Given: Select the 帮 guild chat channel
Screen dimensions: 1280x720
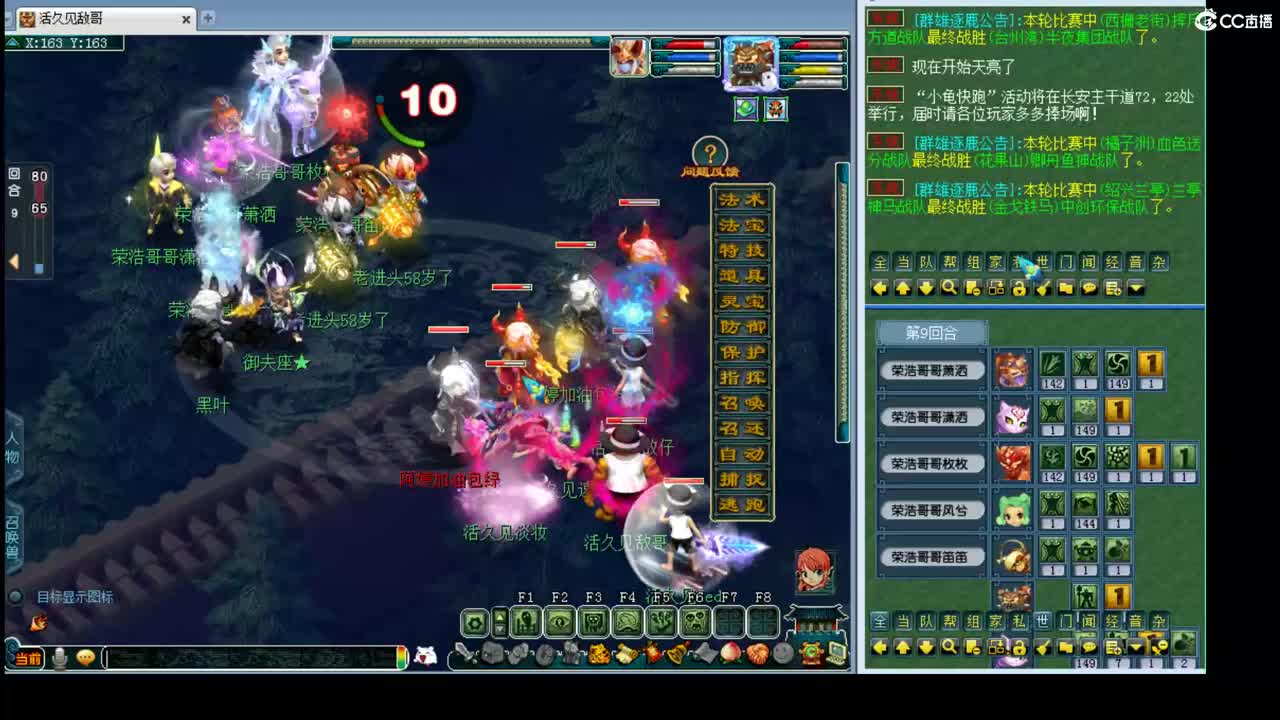Looking at the screenshot, I should 950,262.
